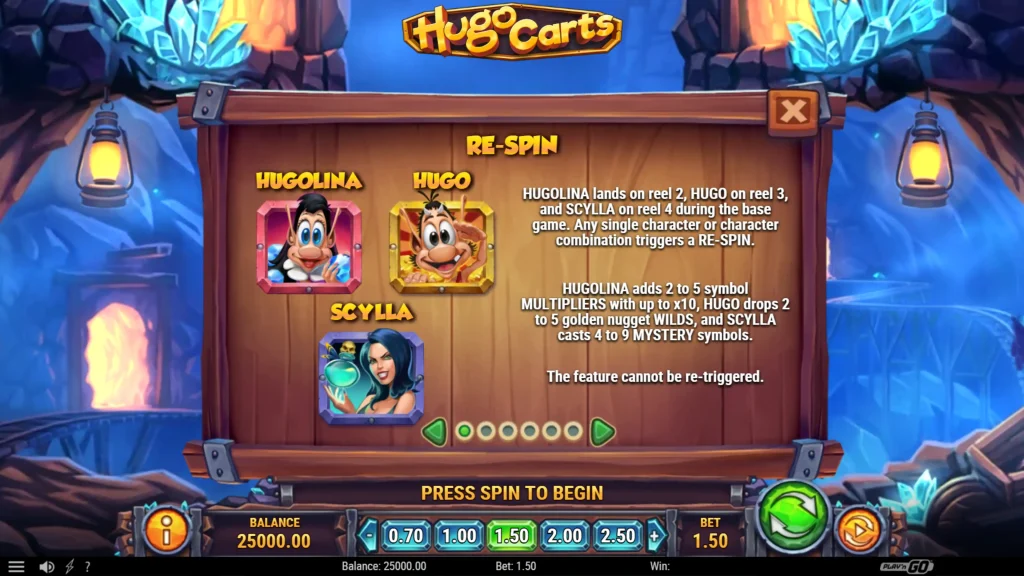Increase the bet with the plus arrow

coord(656,535)
